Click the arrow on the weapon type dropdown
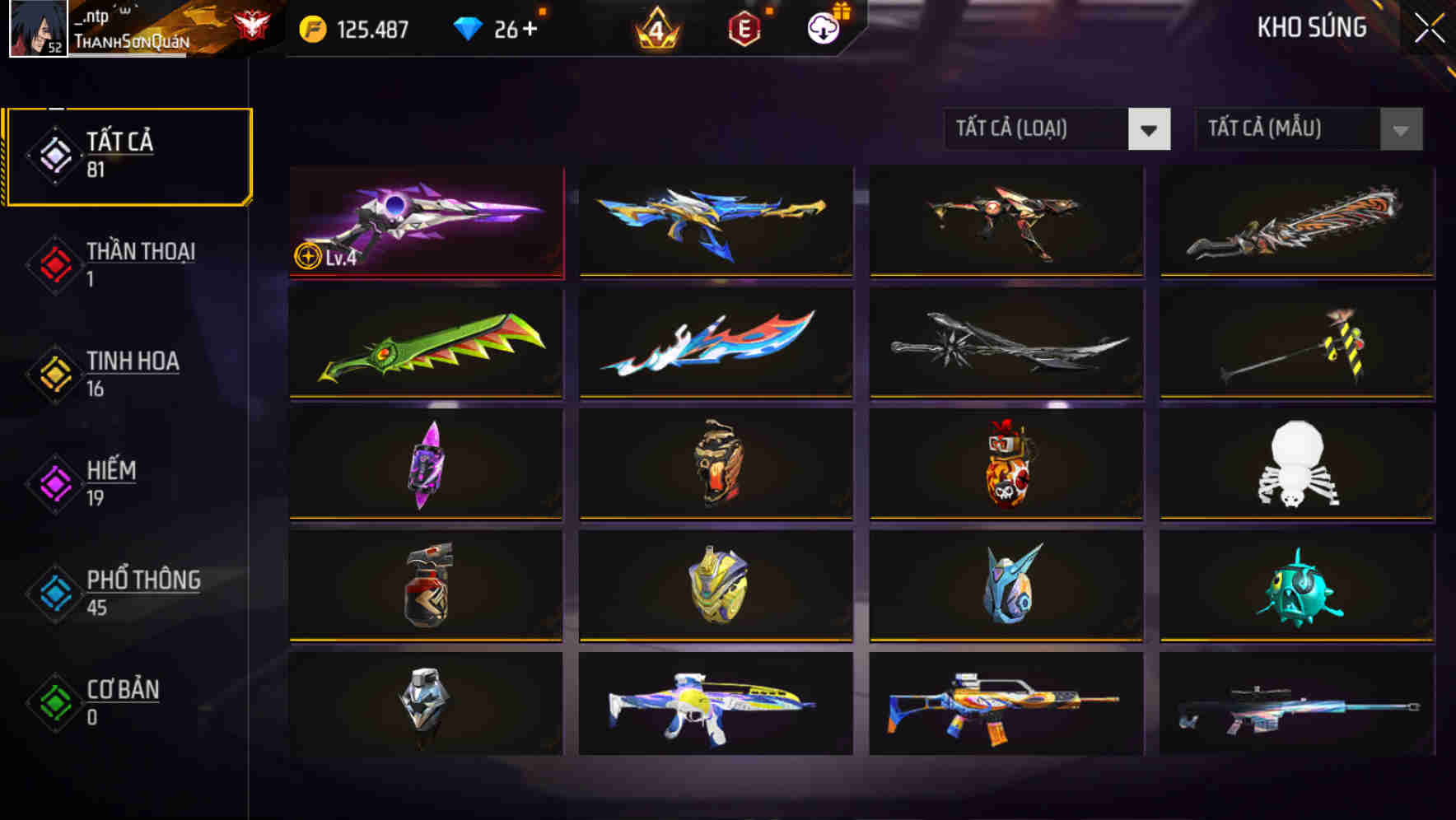Image resolution: width=1456 pixels, height=820 pixels. pyautogui.click(x=1150, y=129)
